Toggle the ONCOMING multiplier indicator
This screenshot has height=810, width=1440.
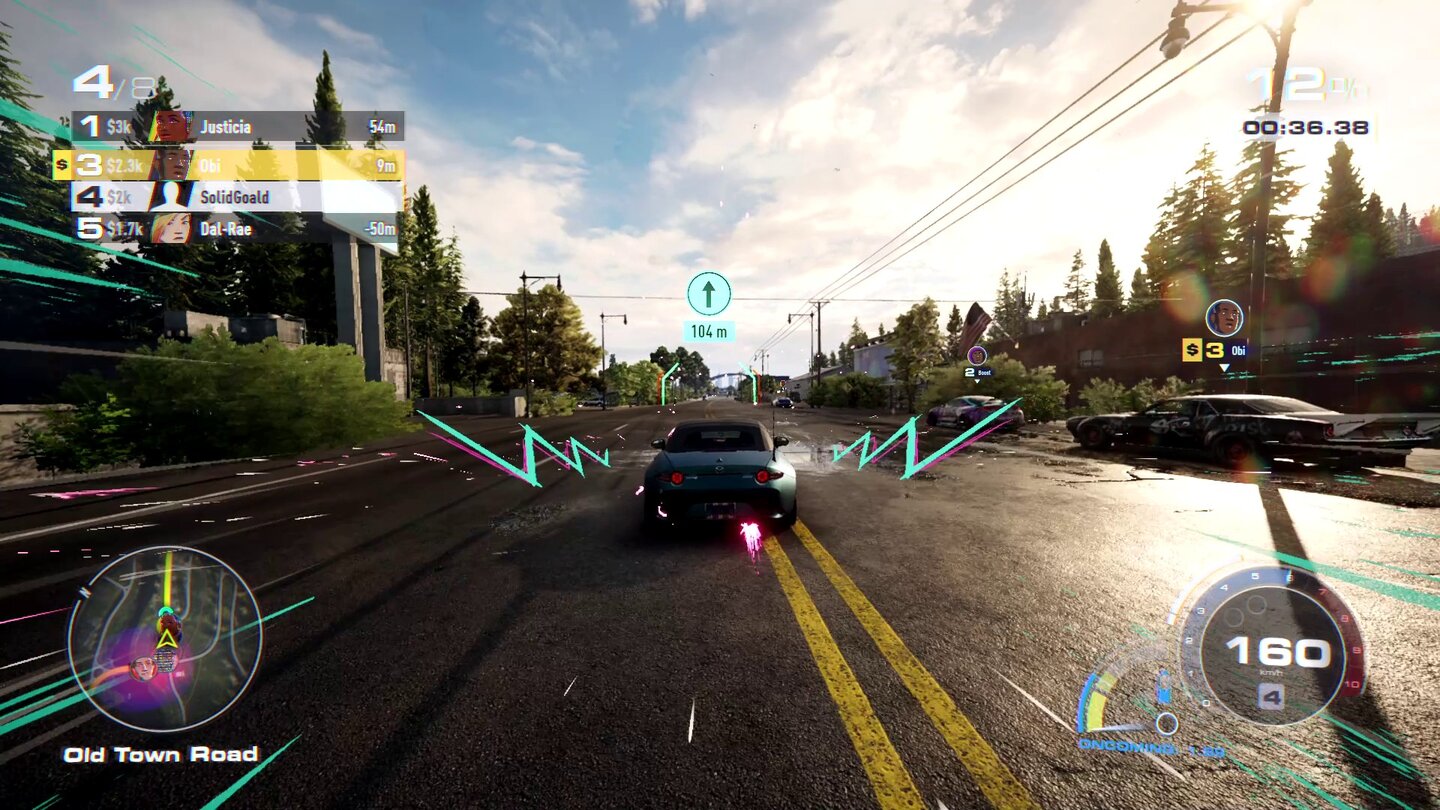click(1125, 746)
